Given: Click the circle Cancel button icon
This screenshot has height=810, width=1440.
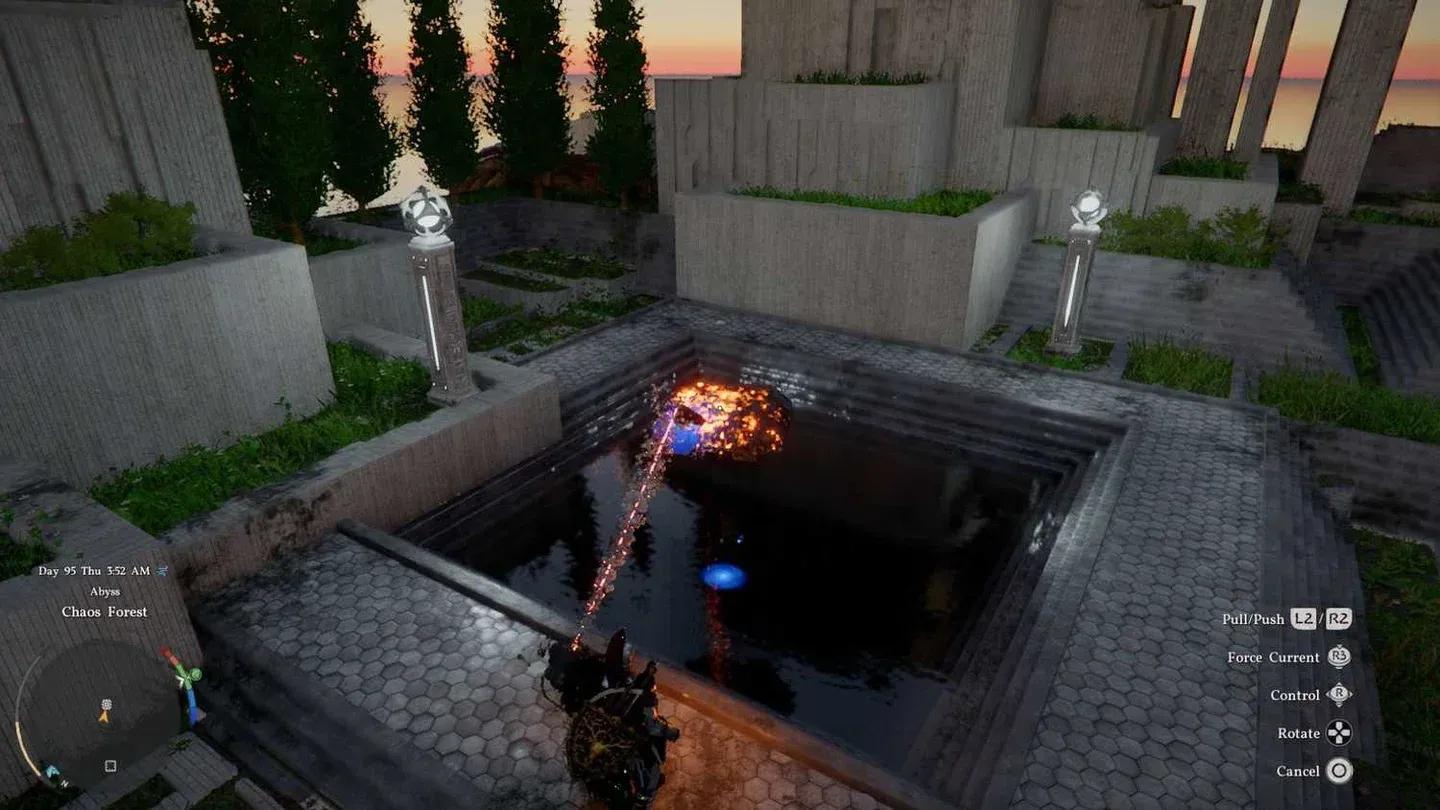Looking at the screenshot, I should coord(1339,769).
